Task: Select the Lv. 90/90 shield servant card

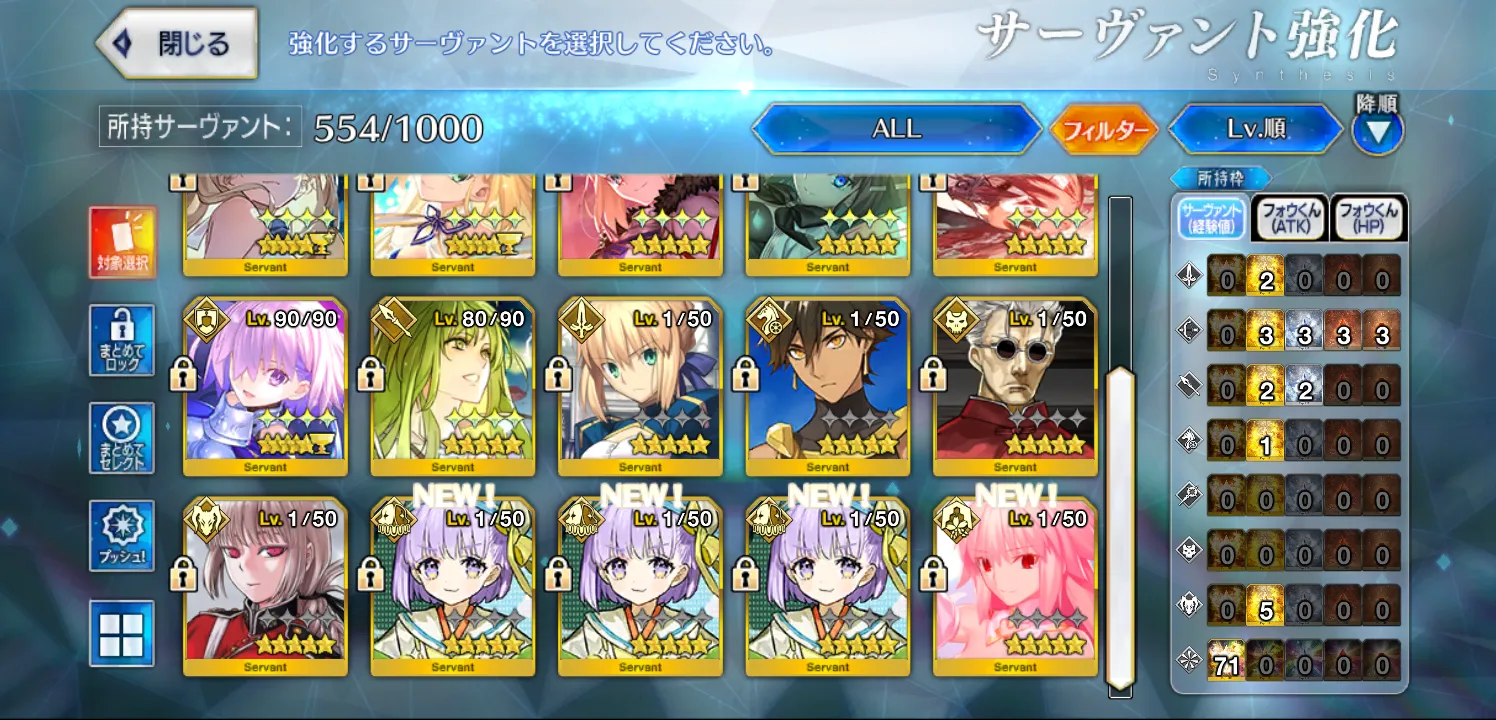Action: [x=265, y=386]
